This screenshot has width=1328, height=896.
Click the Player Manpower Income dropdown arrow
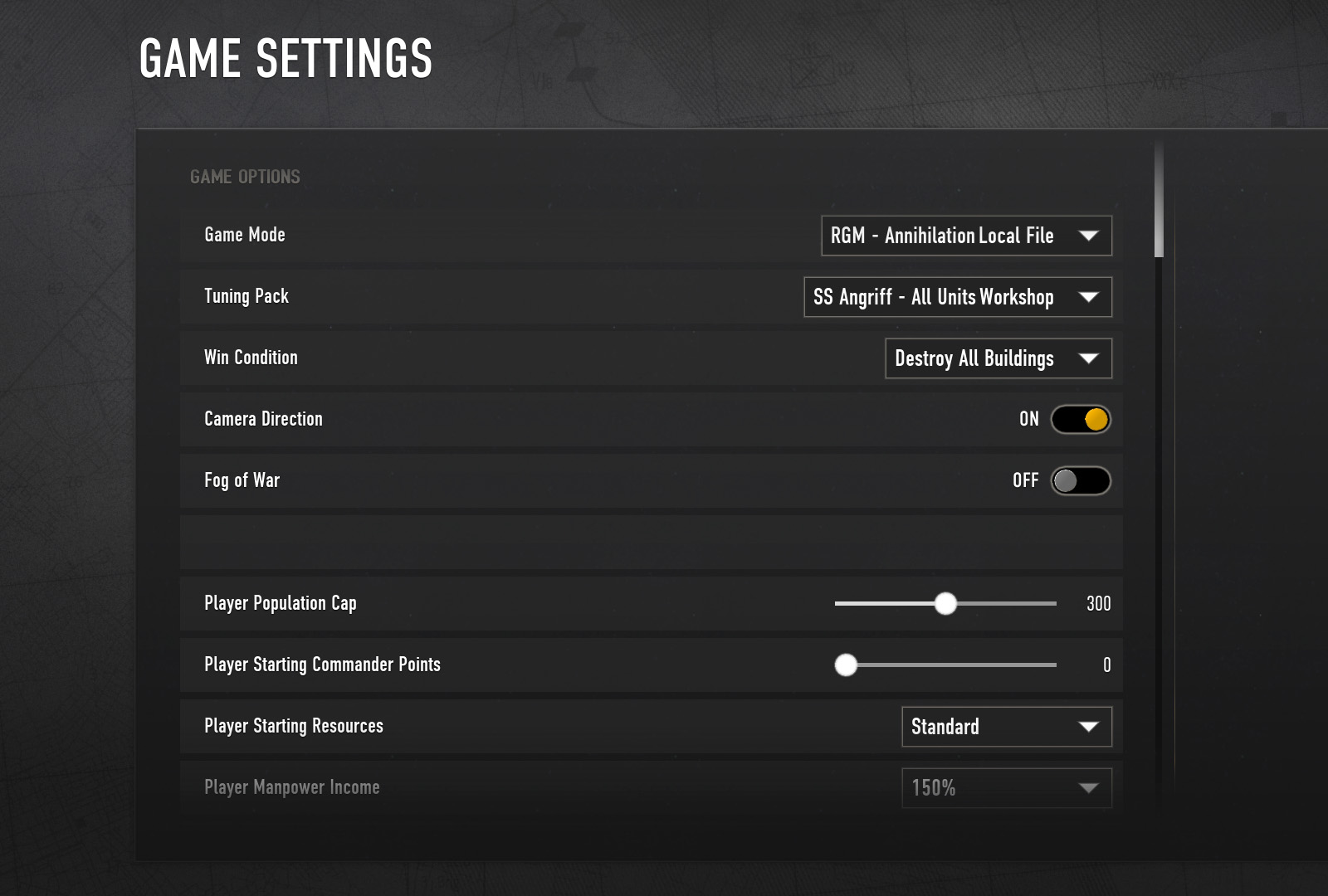pos(1091,787)
